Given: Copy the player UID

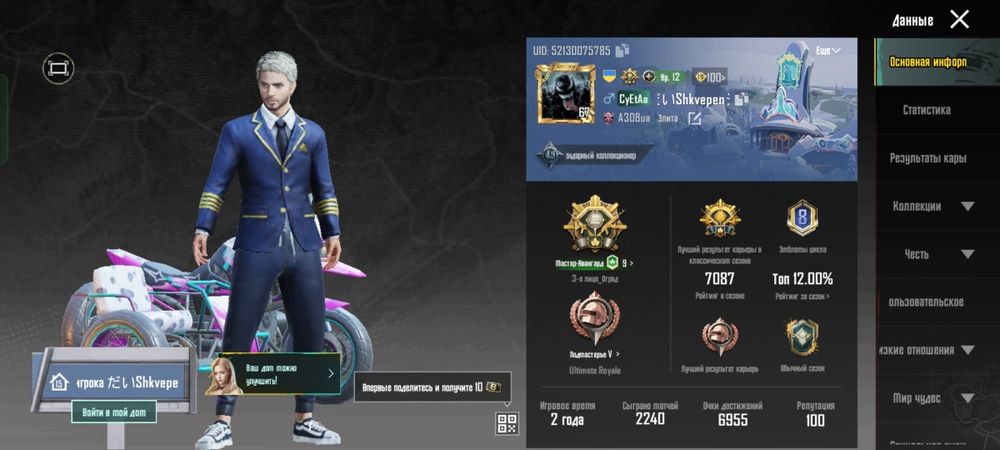Looking at the screenshot, I should [623, 50].
